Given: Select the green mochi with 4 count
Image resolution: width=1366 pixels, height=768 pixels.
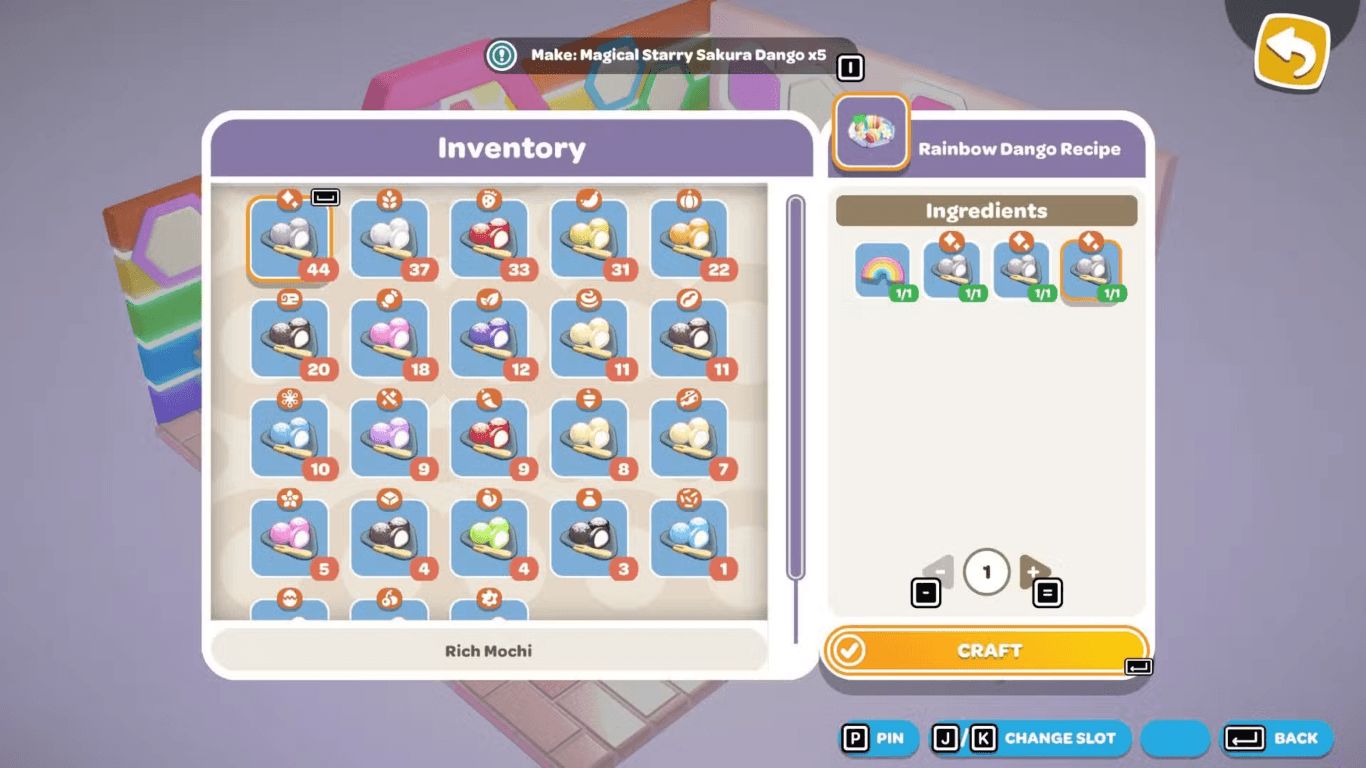Looking at the screenshot, I should point(490,539).
